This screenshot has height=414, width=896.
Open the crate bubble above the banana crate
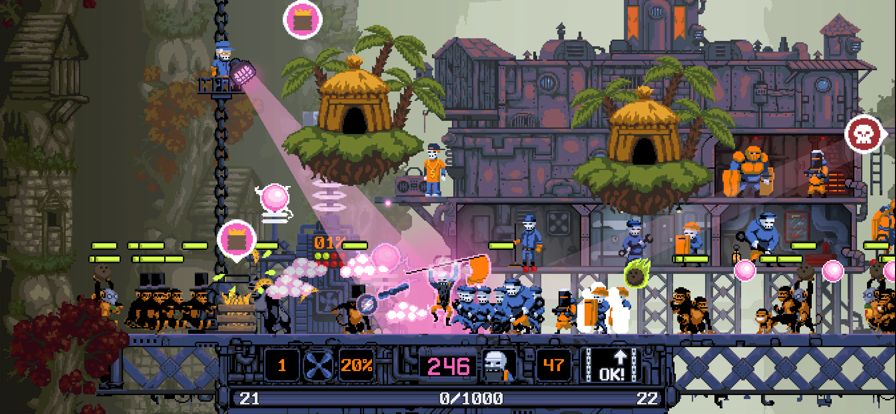click(236, 240)
